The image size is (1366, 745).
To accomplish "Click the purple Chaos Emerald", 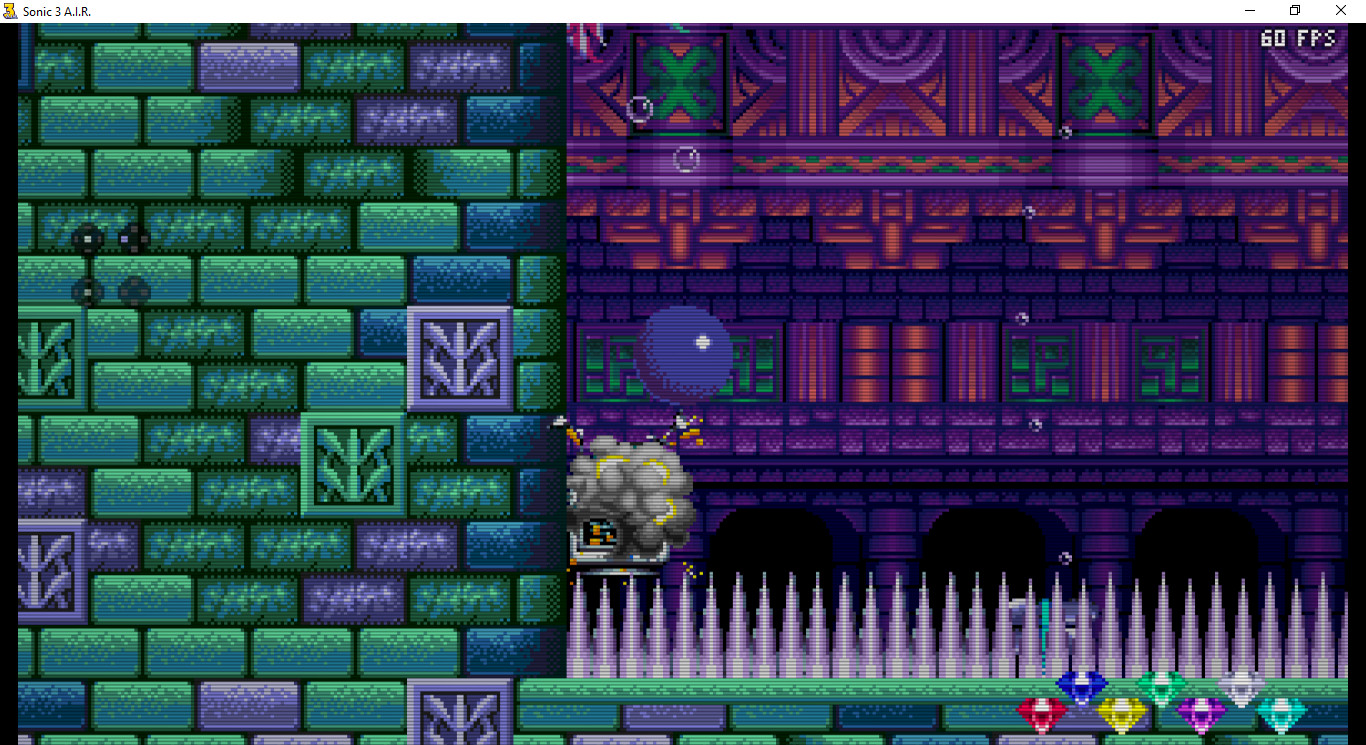I will click(1200, 712).
